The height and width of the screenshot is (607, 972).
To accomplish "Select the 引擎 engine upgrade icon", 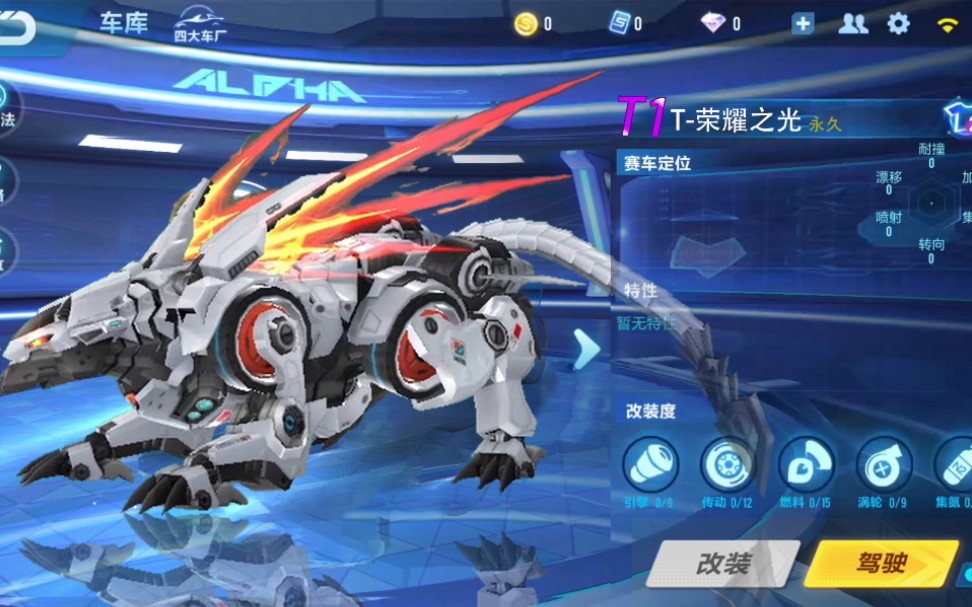I will [x=651, y=464].
